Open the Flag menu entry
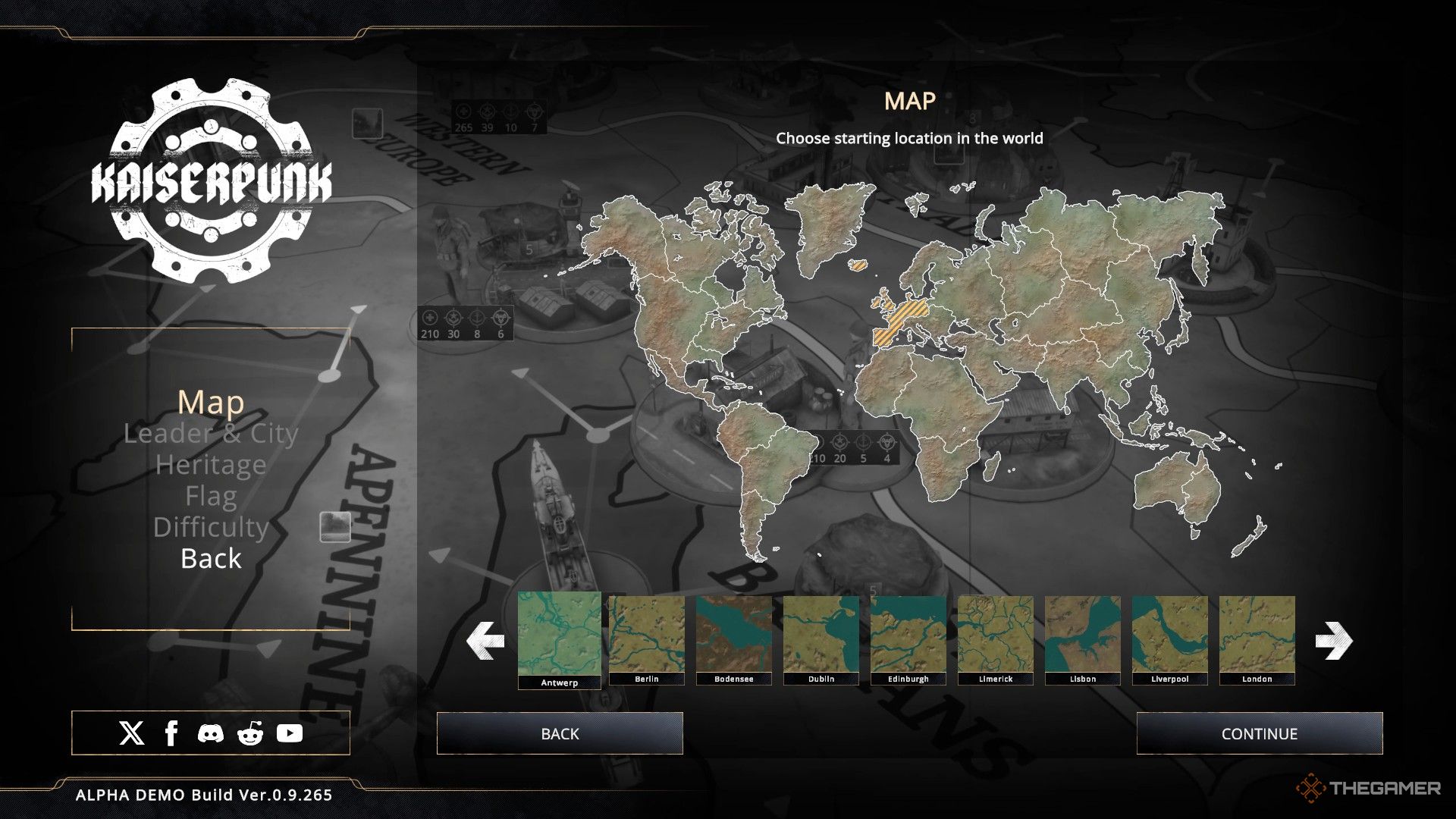 point(211,497)
